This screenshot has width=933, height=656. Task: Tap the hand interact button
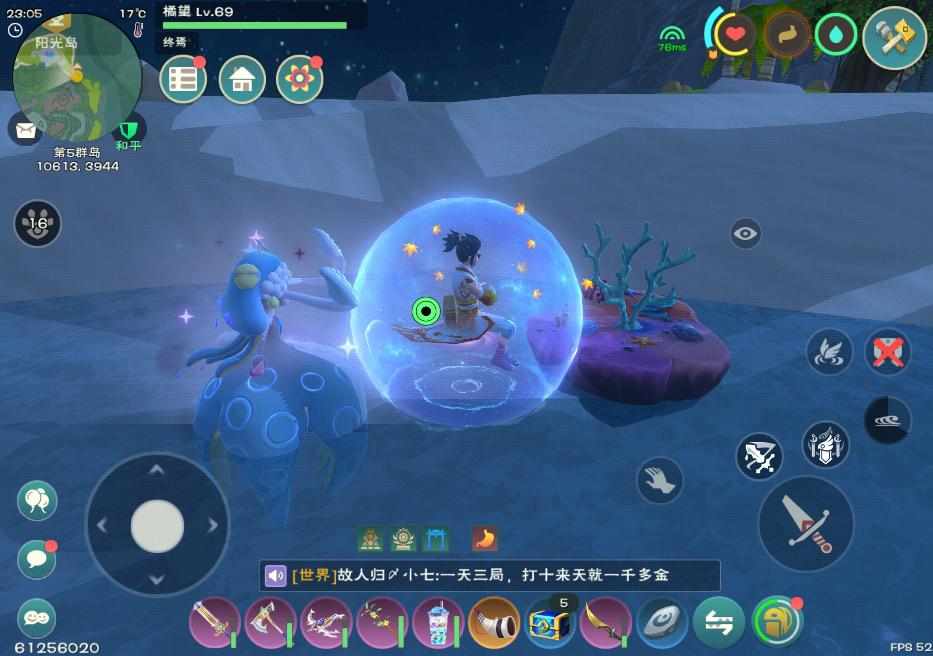[660, 480]
